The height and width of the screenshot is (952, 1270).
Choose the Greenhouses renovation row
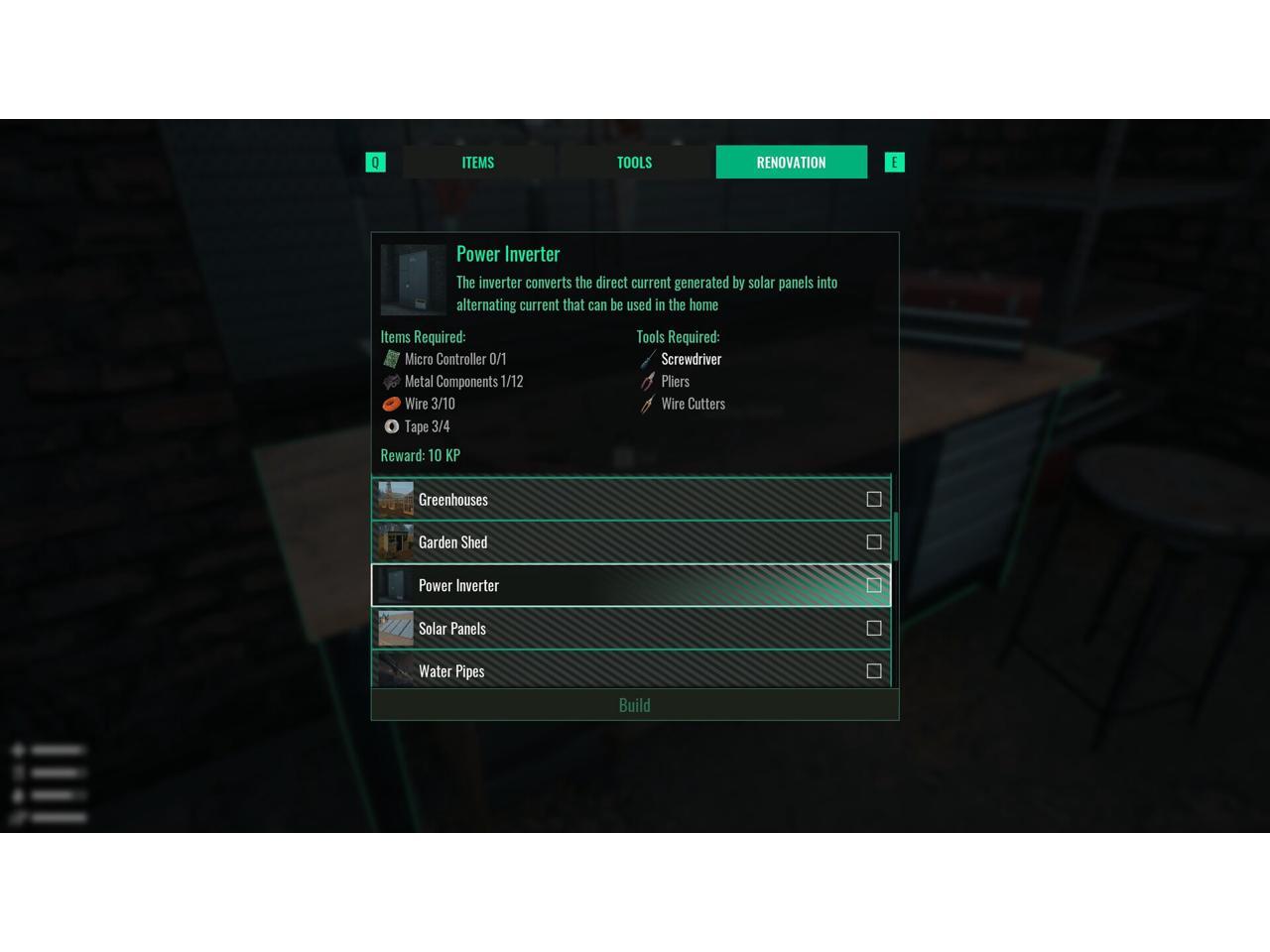coord(615,500)
